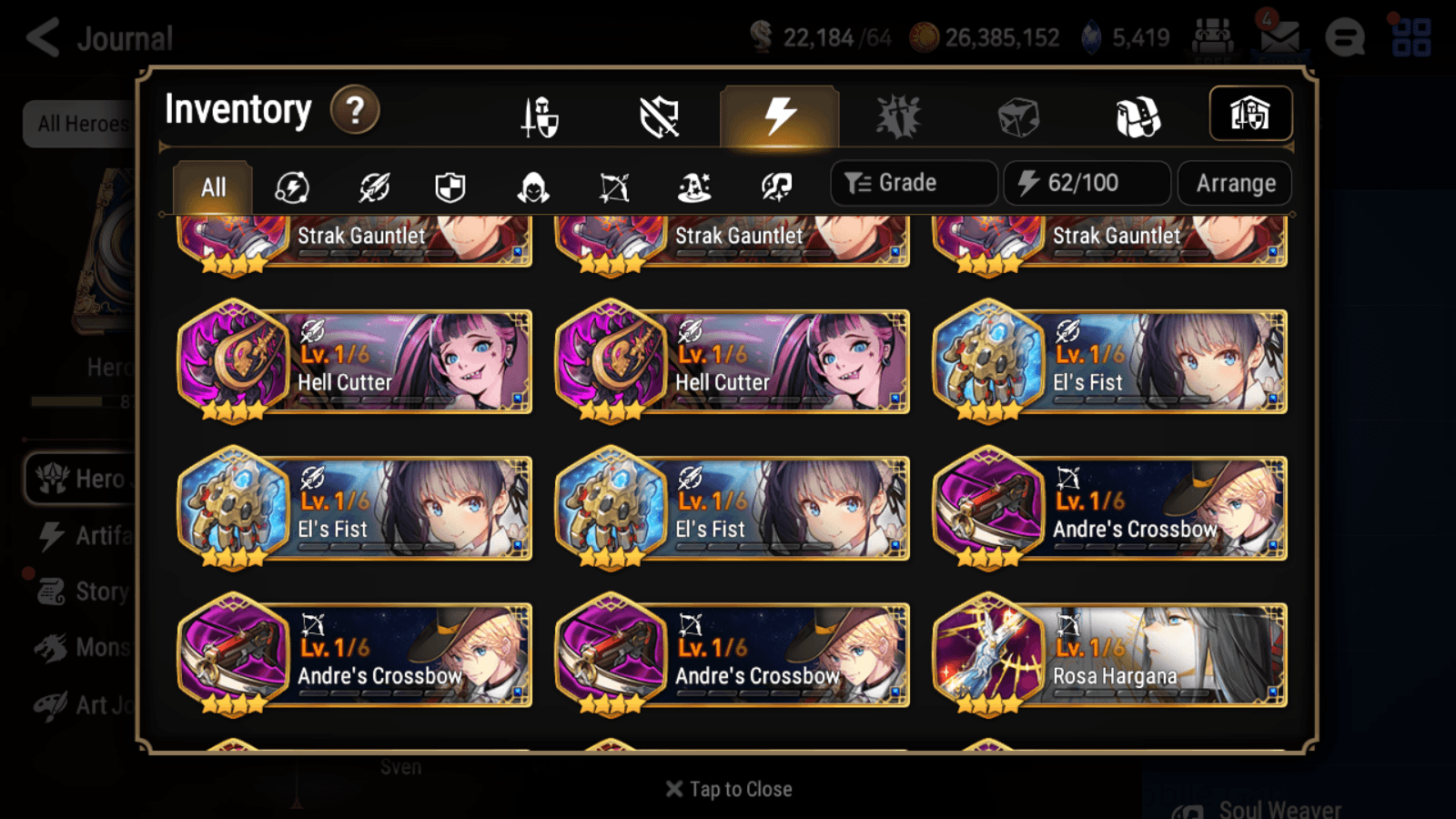Select the Soul Weaver class filter icon
The height and width of the screenshot is (819, 1456).
(x=778, y=187)
